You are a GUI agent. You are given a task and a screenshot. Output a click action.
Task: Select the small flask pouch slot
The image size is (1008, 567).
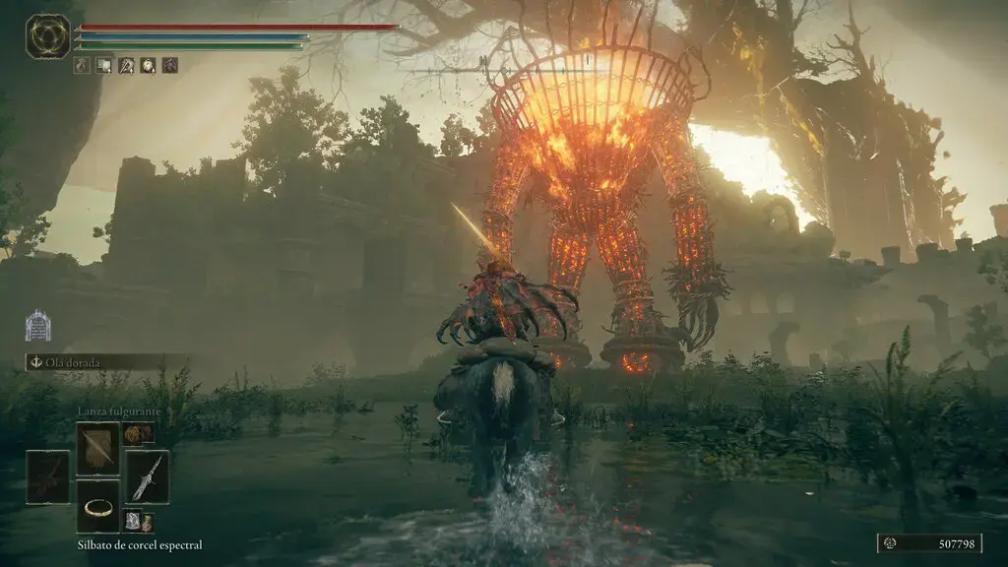click(x=137, y=521)
